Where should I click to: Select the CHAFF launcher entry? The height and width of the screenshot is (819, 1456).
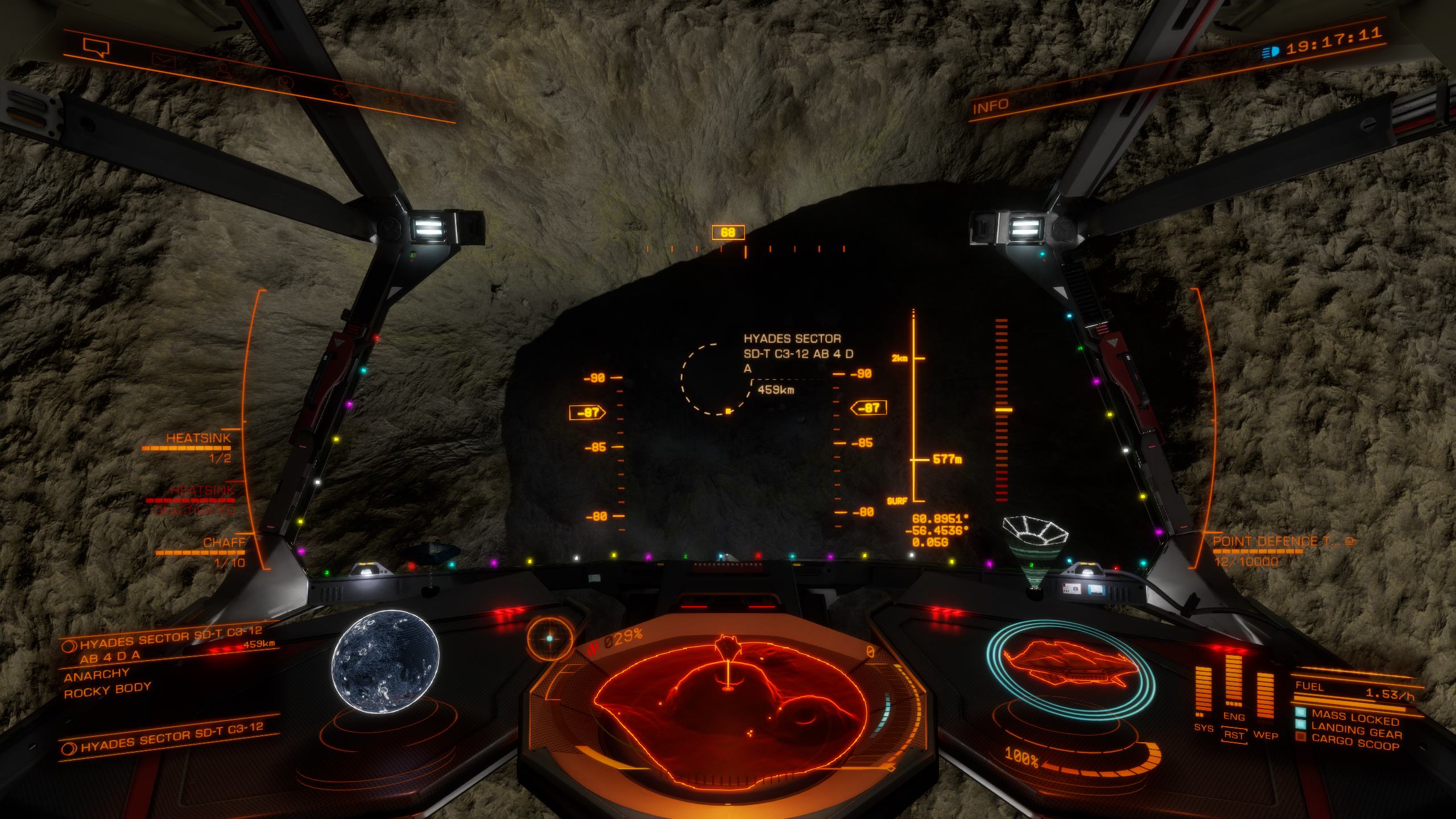[224, 543]
